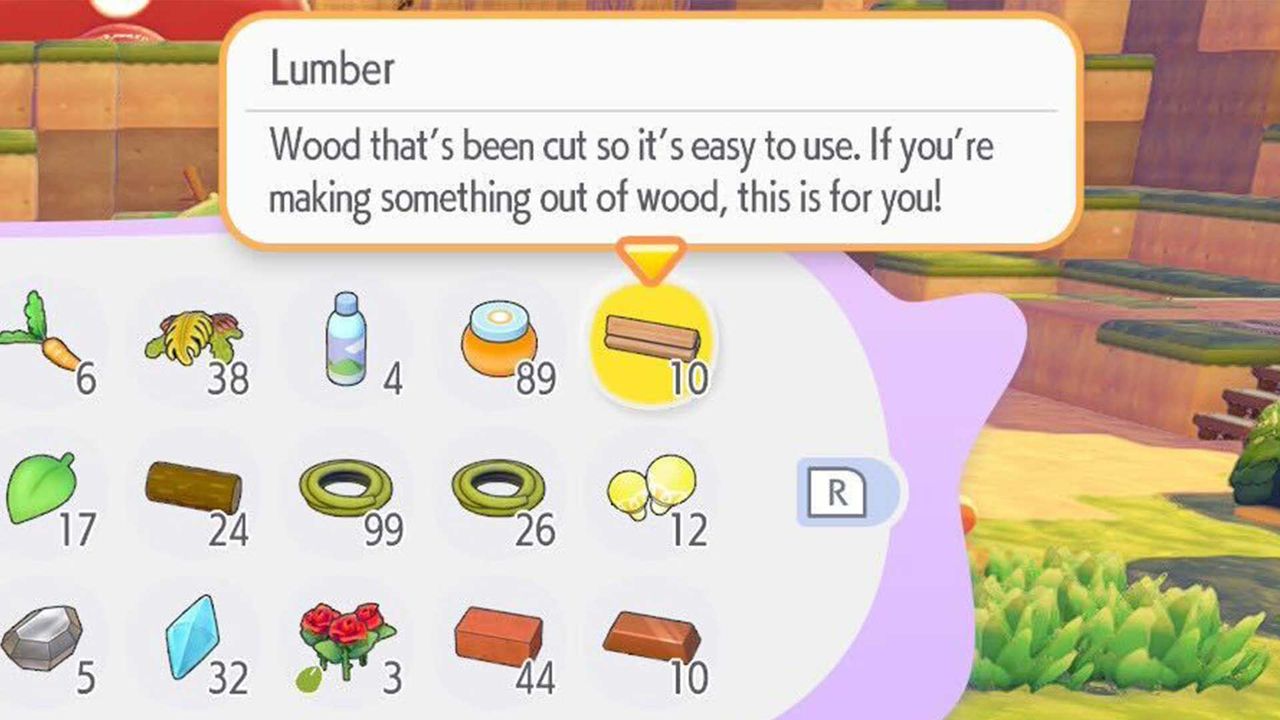Select the brick stack showing 44
This screenshot has width=1280, height=720.
[500, 635]
